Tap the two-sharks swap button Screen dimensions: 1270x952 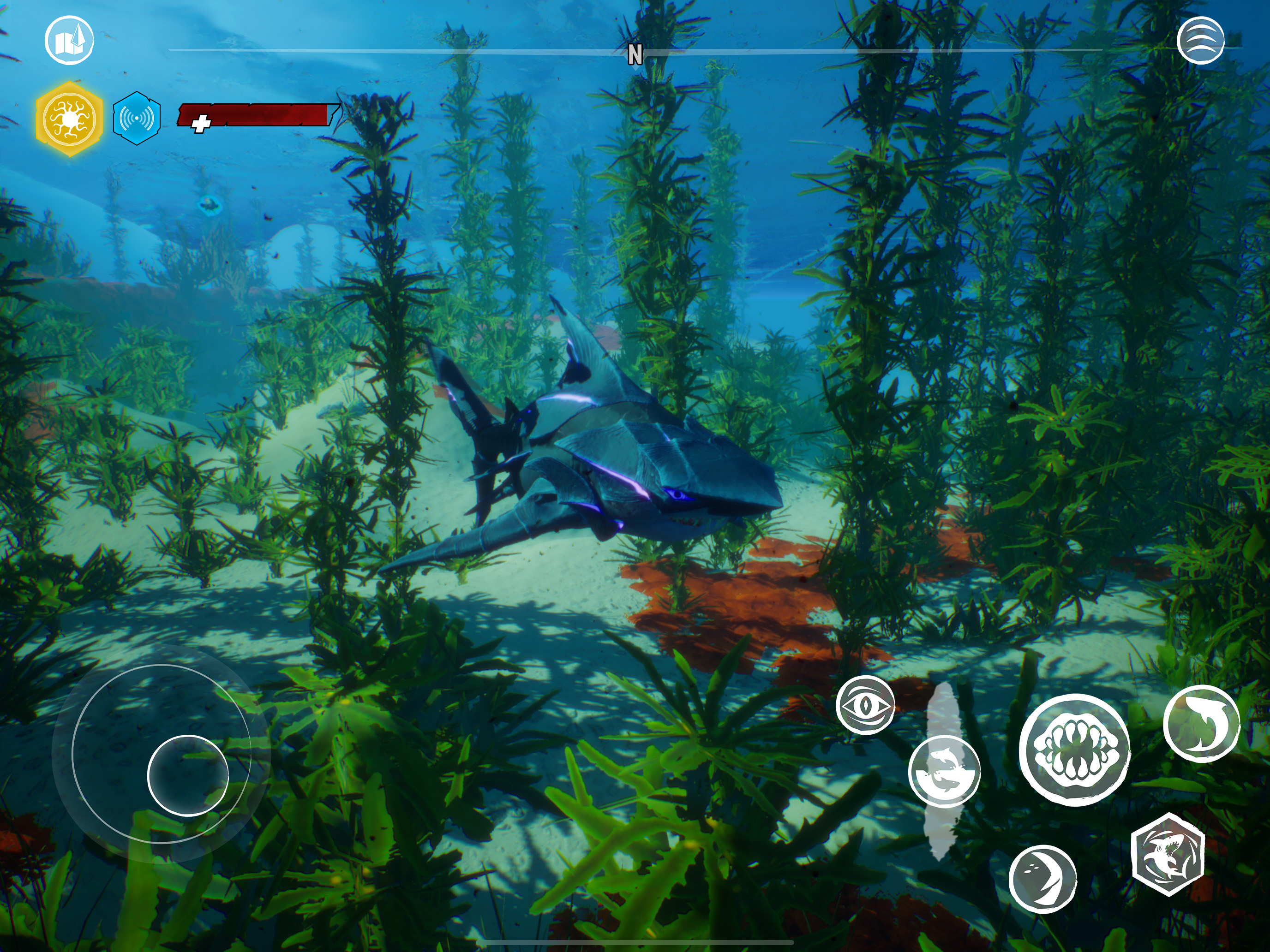pos(944,771)
